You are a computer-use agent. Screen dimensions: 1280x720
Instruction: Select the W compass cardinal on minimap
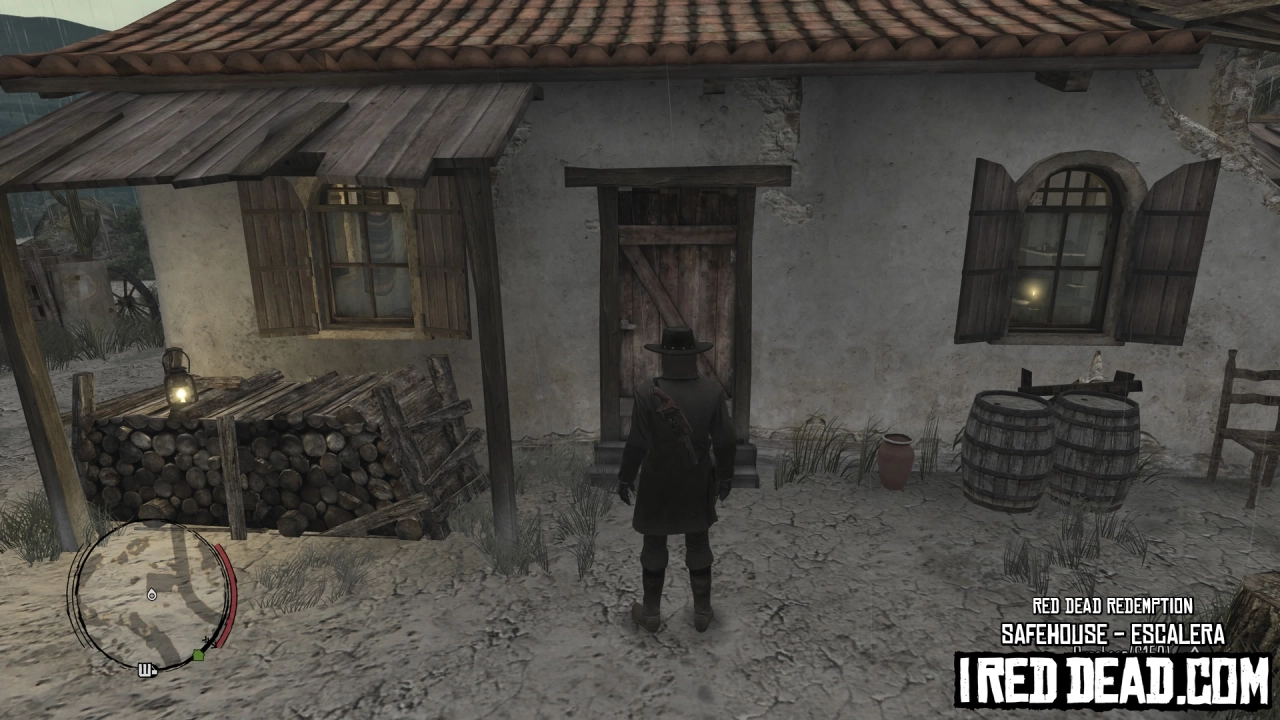click(148, 668)
